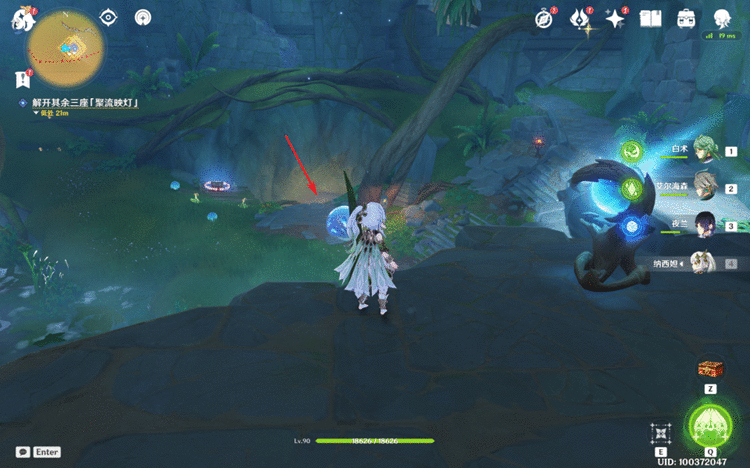Activate the elemental skill icon
Screen dimensions: 750x468
[661, 433]
